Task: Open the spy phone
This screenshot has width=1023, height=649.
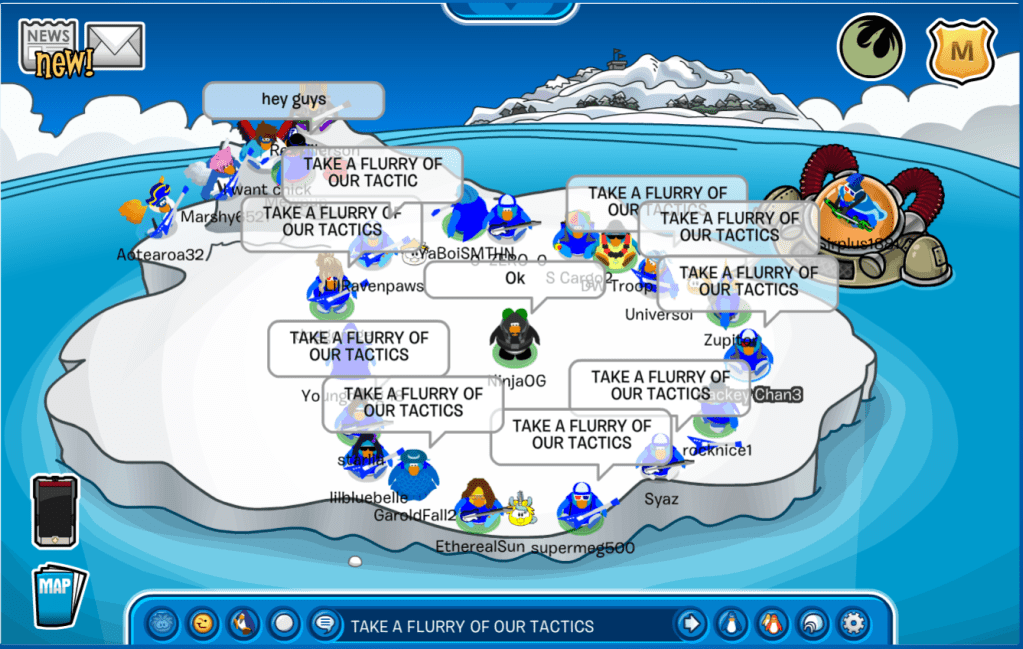Action: point(55,510)
